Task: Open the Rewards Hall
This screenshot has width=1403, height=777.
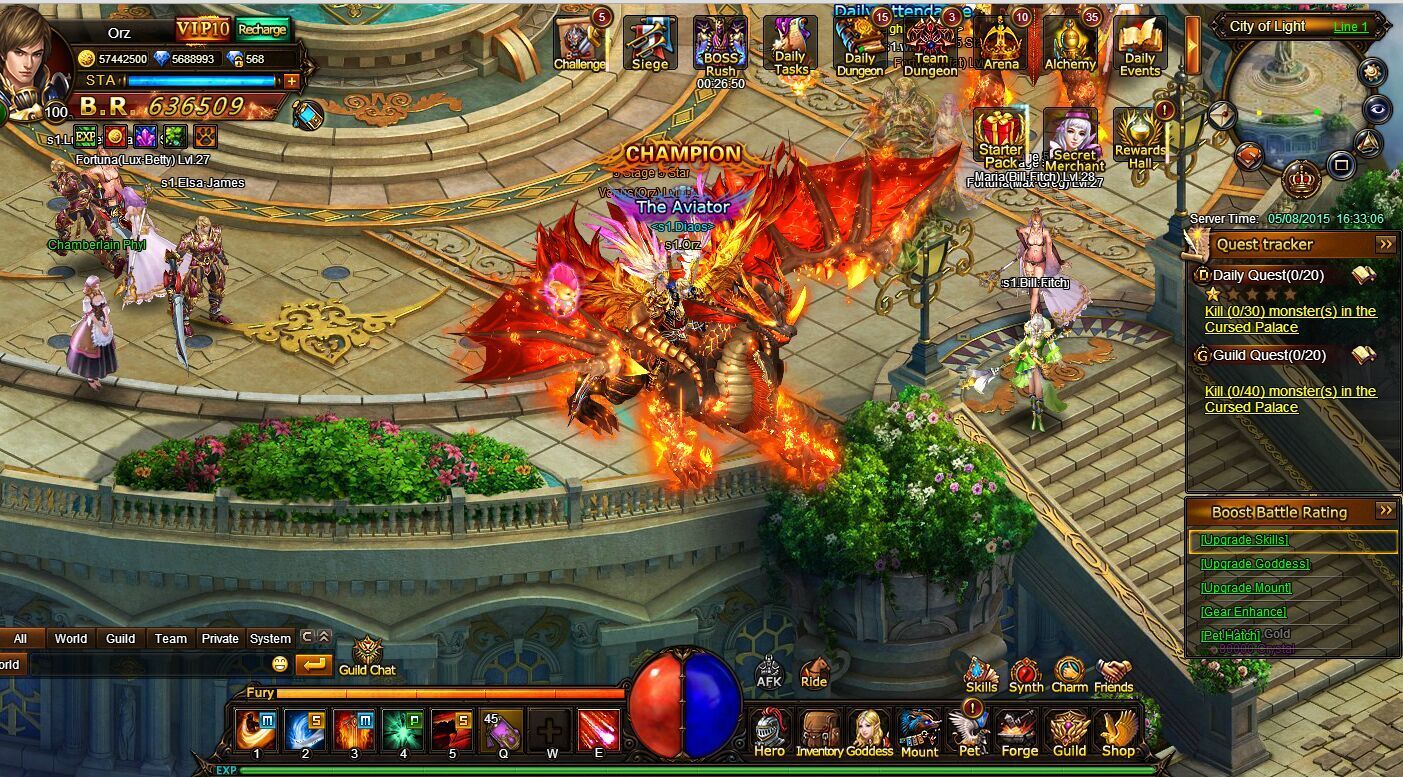Action: [x=1140, y=137]
